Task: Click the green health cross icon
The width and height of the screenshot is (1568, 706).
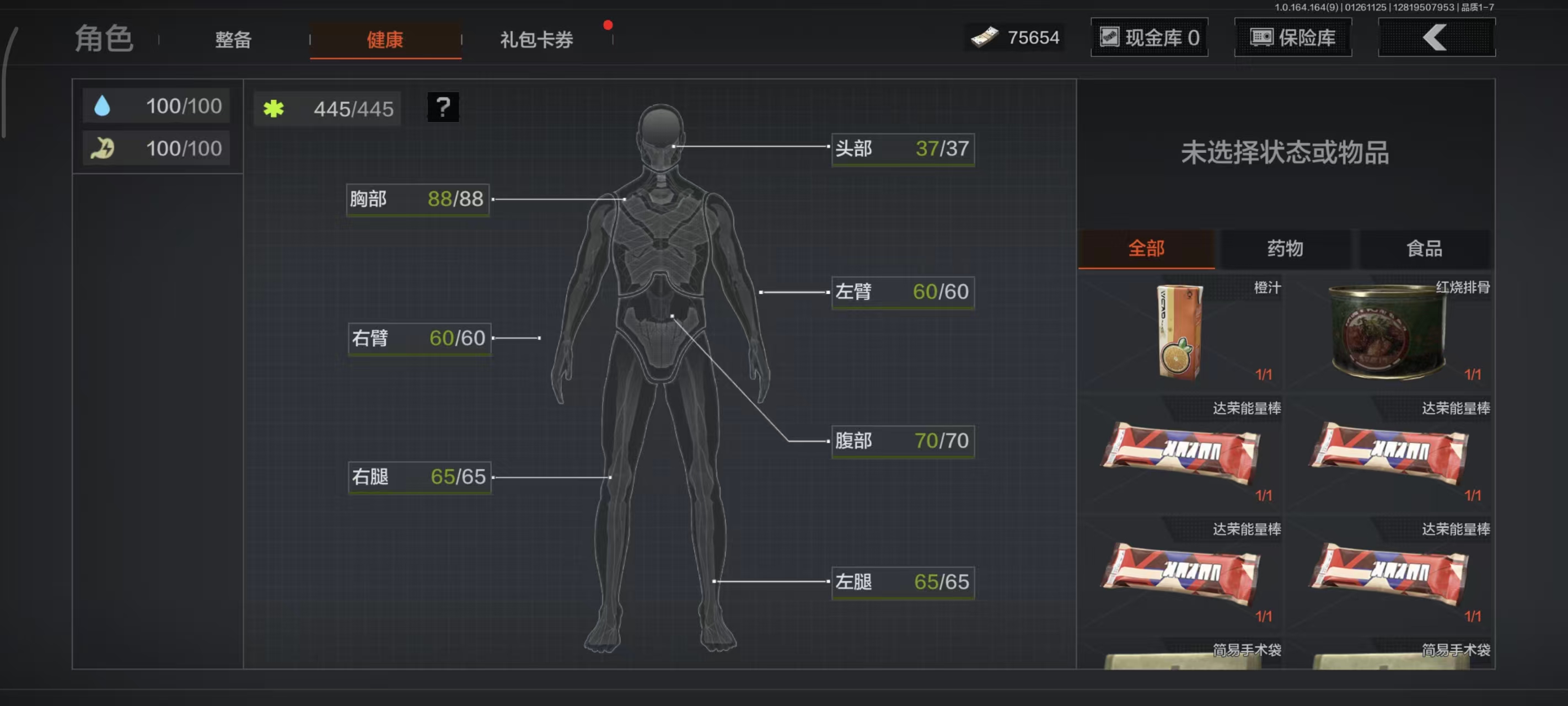Action: (x=275, y=109)
